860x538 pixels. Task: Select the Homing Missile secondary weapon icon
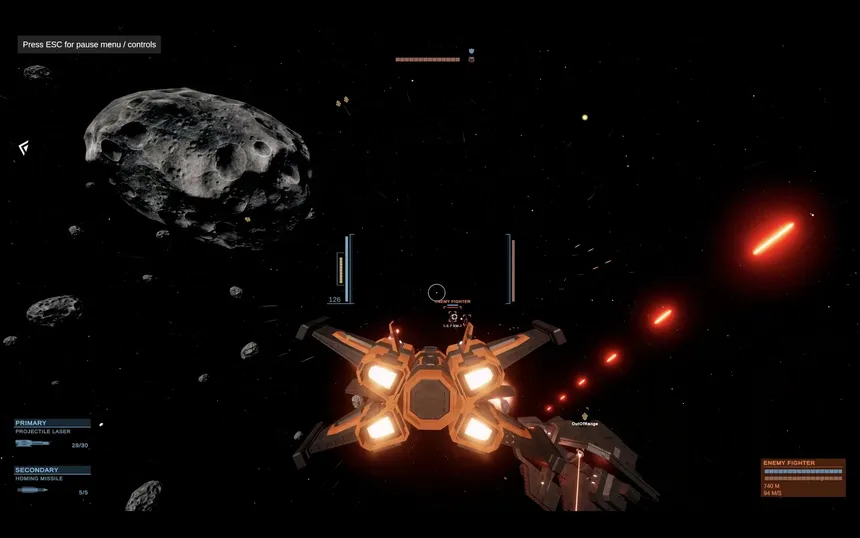(x=33, y=490)
